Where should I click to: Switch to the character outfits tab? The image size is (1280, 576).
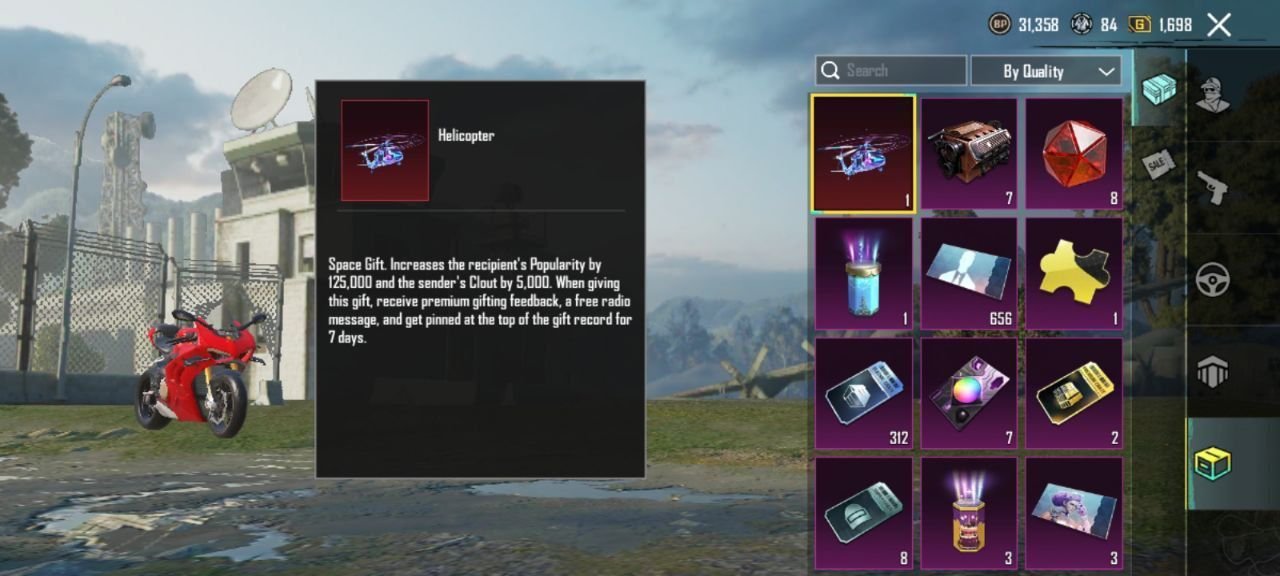[x=1213, y=95]
